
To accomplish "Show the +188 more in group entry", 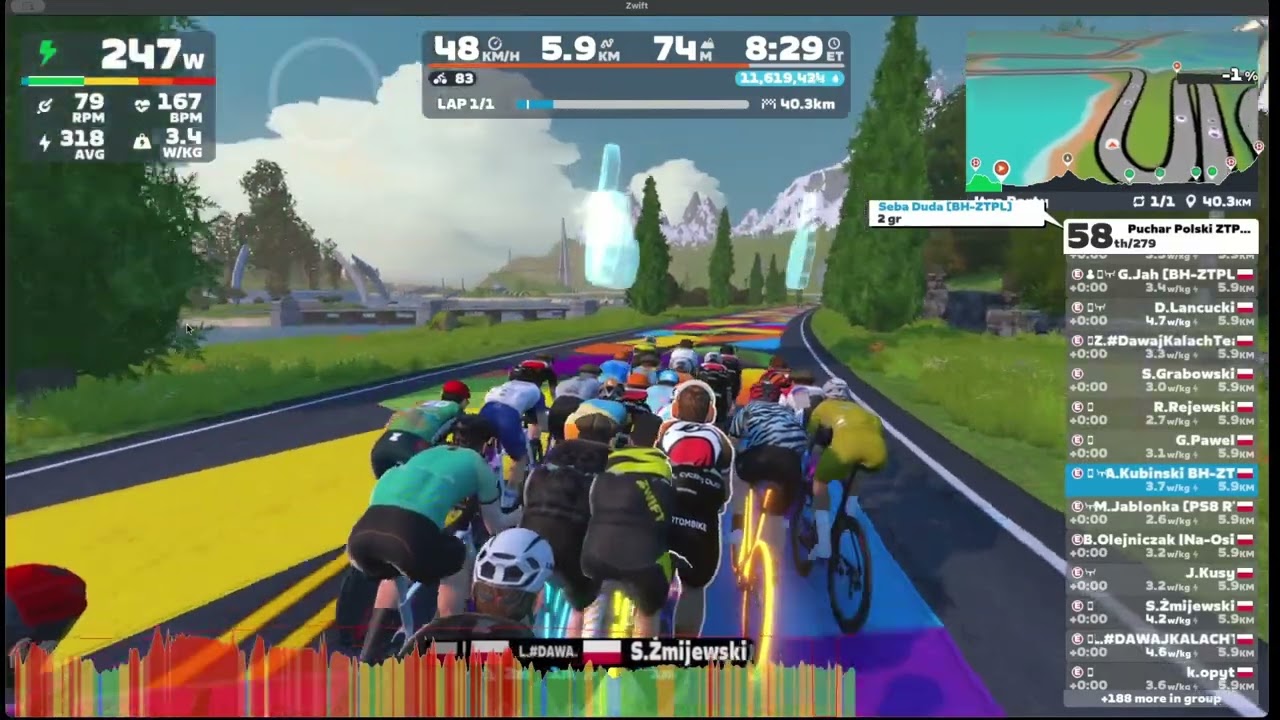I will pos(1160,699).
